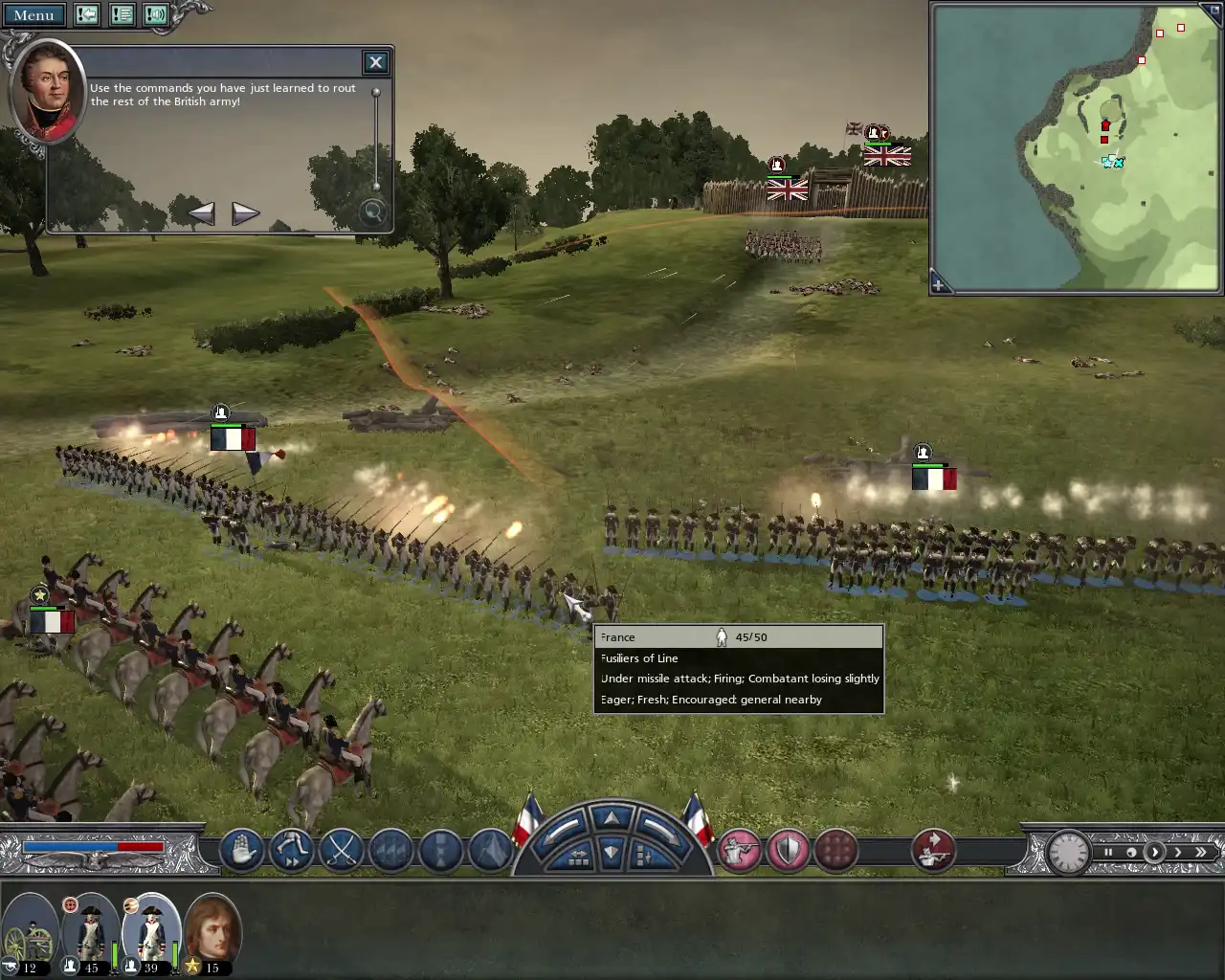
Task: Set battle speed to fastest
Action: coord(1201,852)
